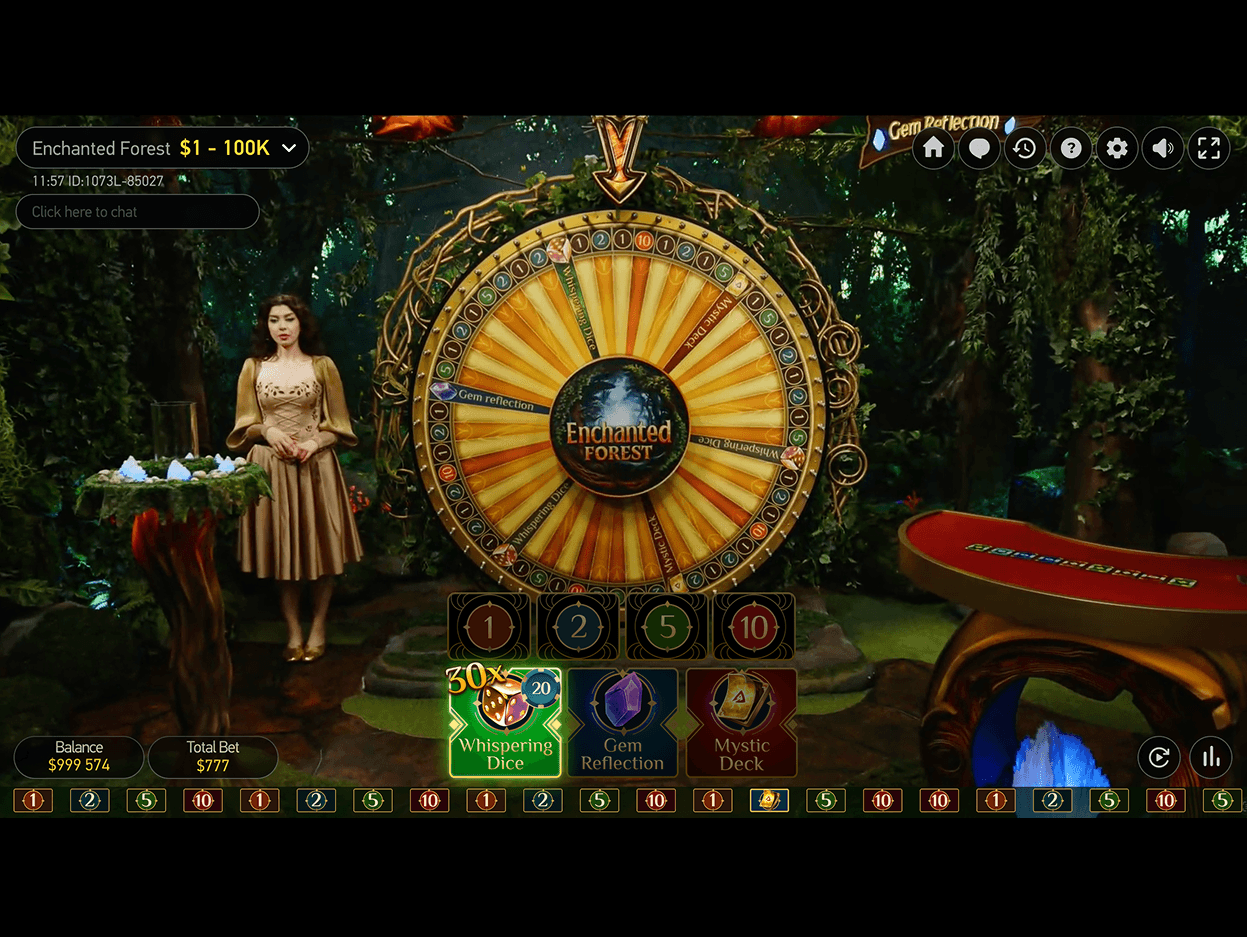The width and height of the screenshot is (1247, 937).
Task: Toggle the sound speaker button
Action: [1163, 149]
